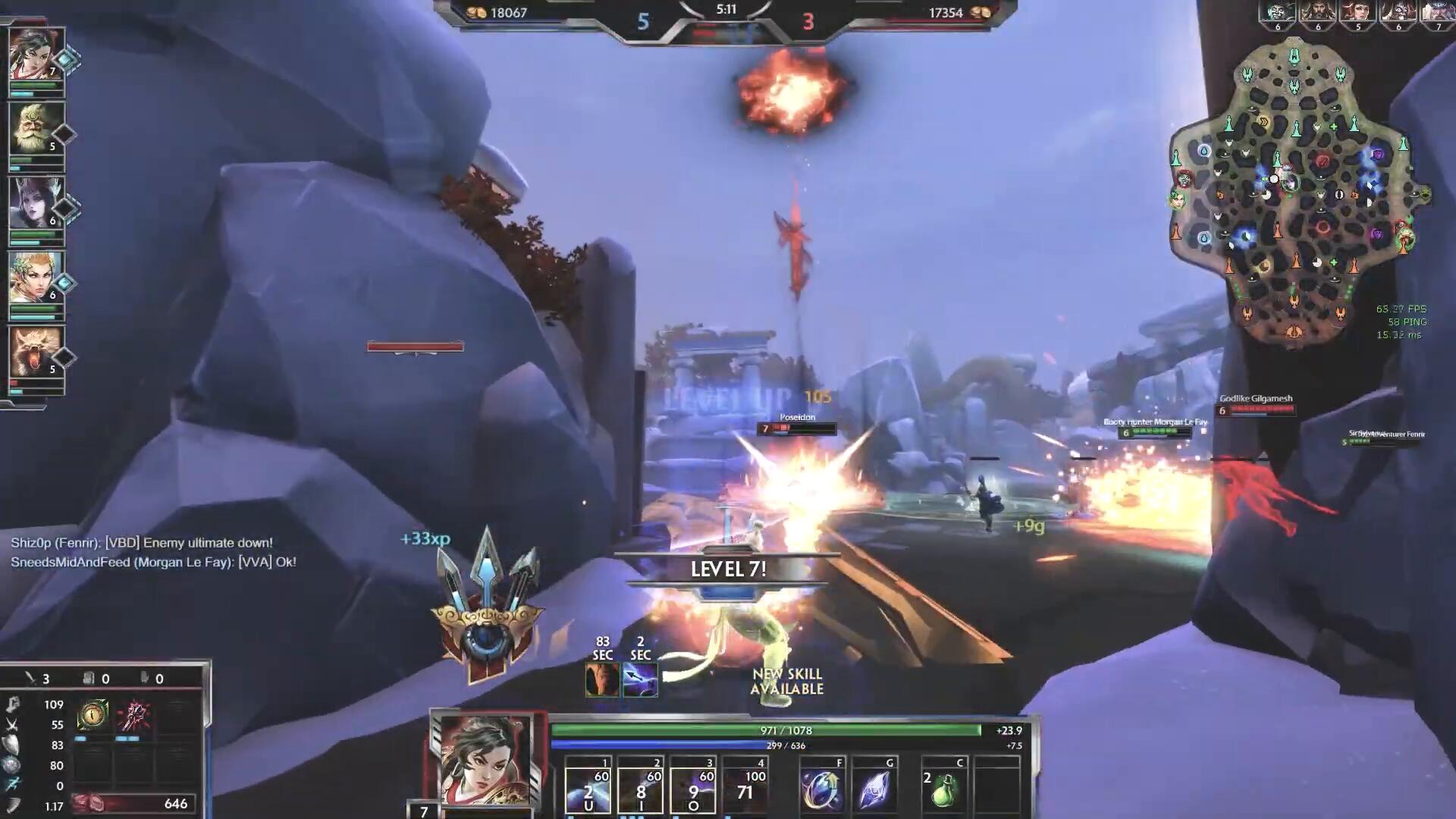Screen dimensions: 1456x819
Task: Choose the dark-haired horned woman teammate portrait
Action: [x=36, y=204]
